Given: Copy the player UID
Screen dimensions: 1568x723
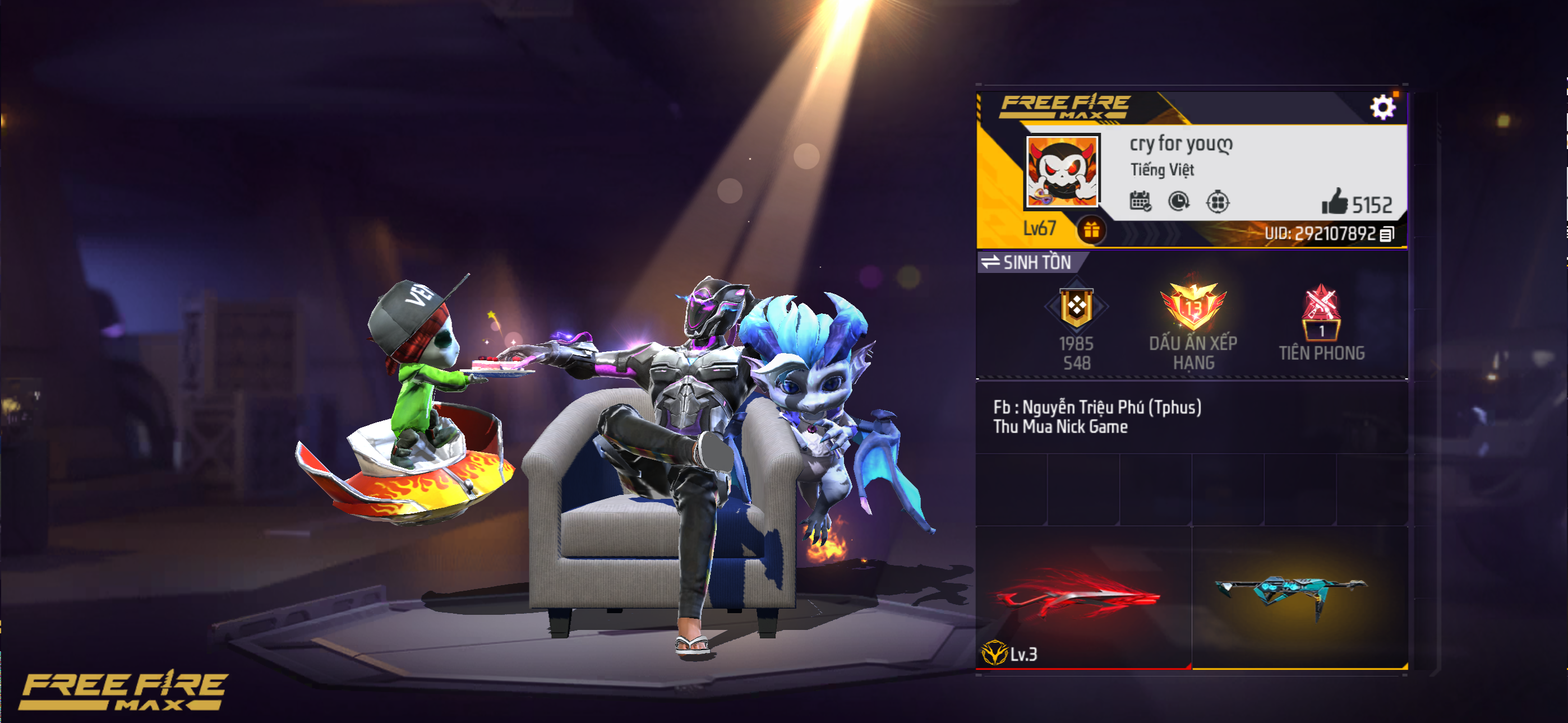Looking at the screenshot, I should (1387, 234).
